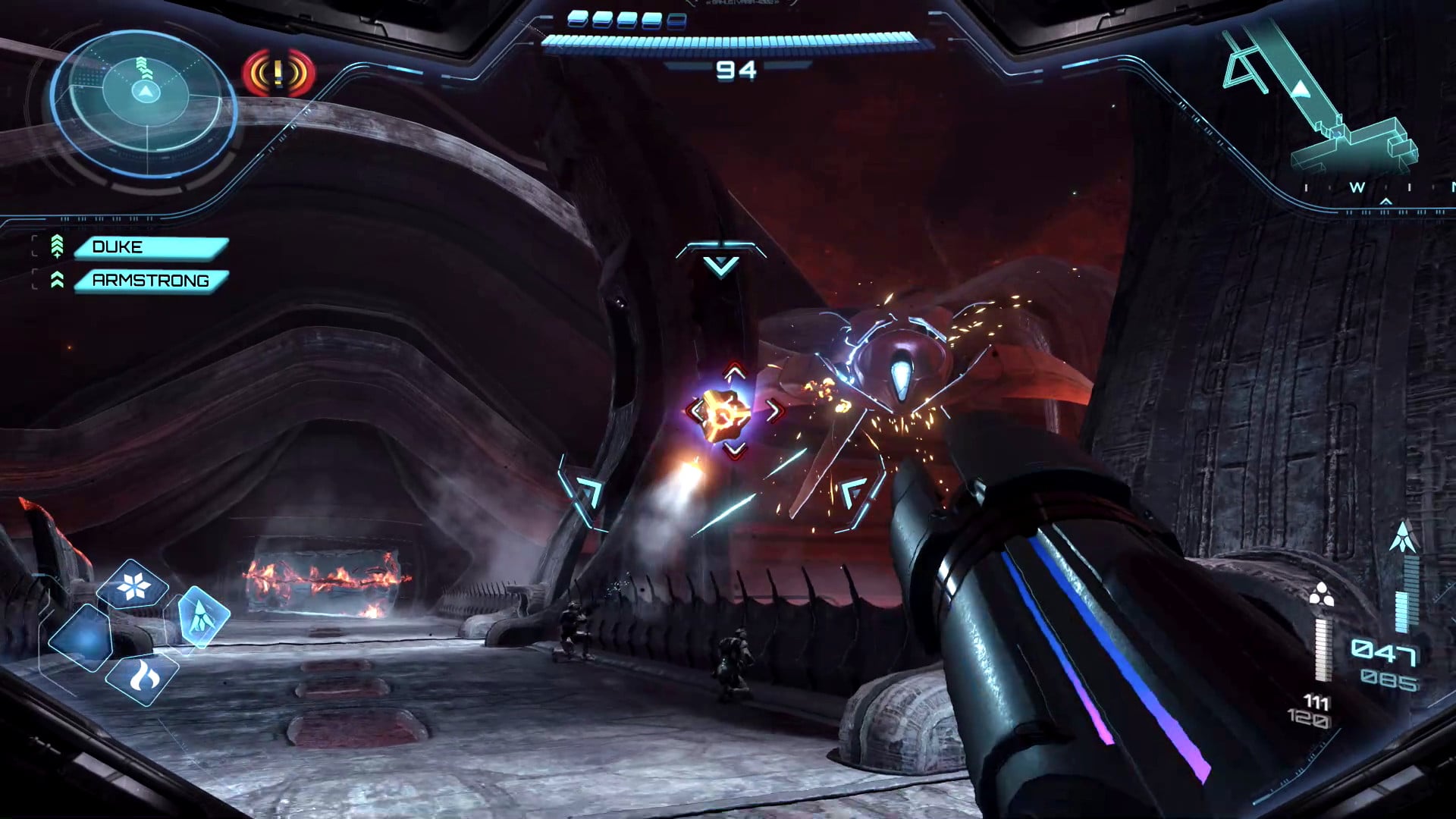
Task: Select the flame fire shot
Action: coord(143,677)
